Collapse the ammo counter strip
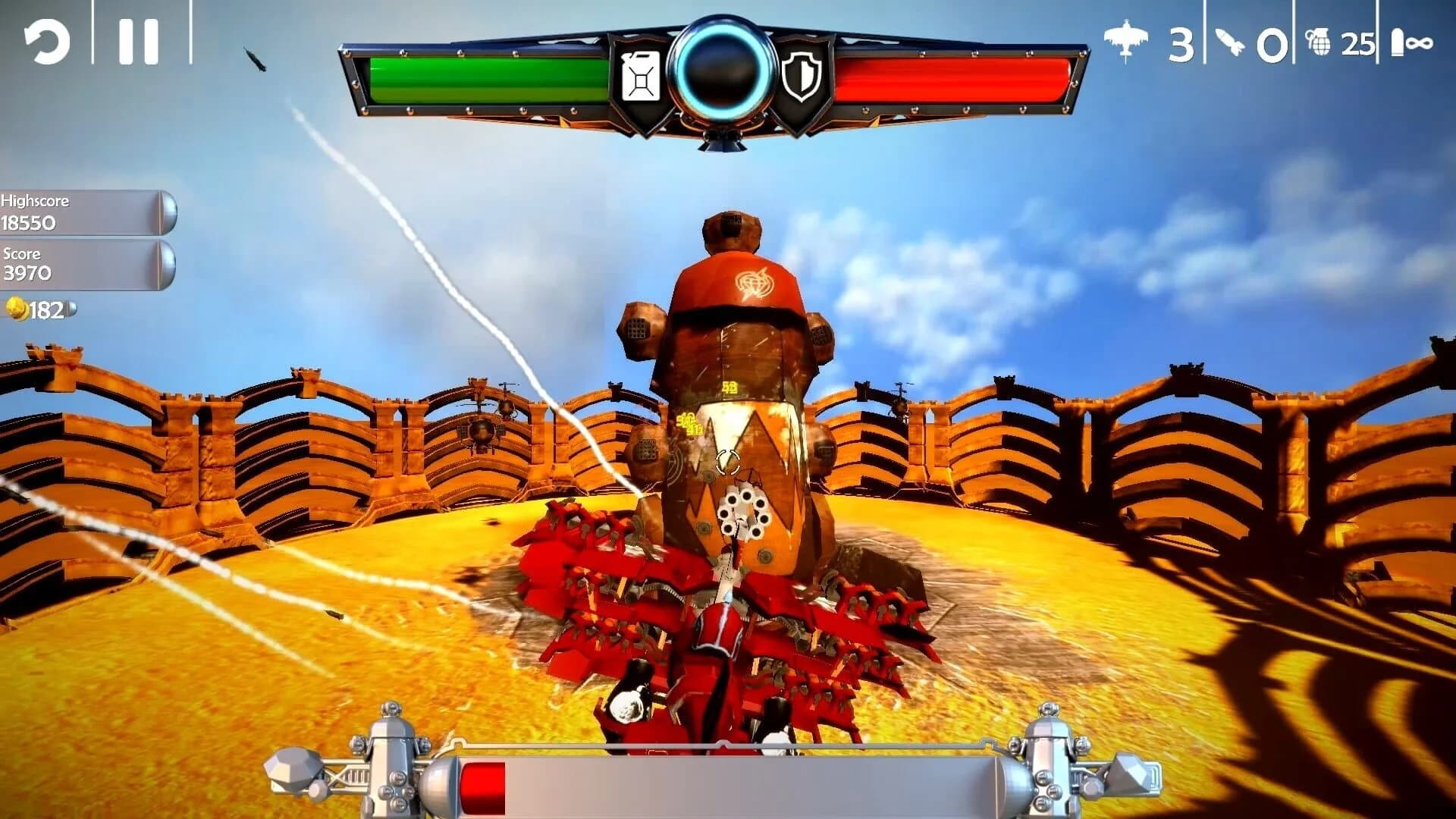 [1274, 42]
